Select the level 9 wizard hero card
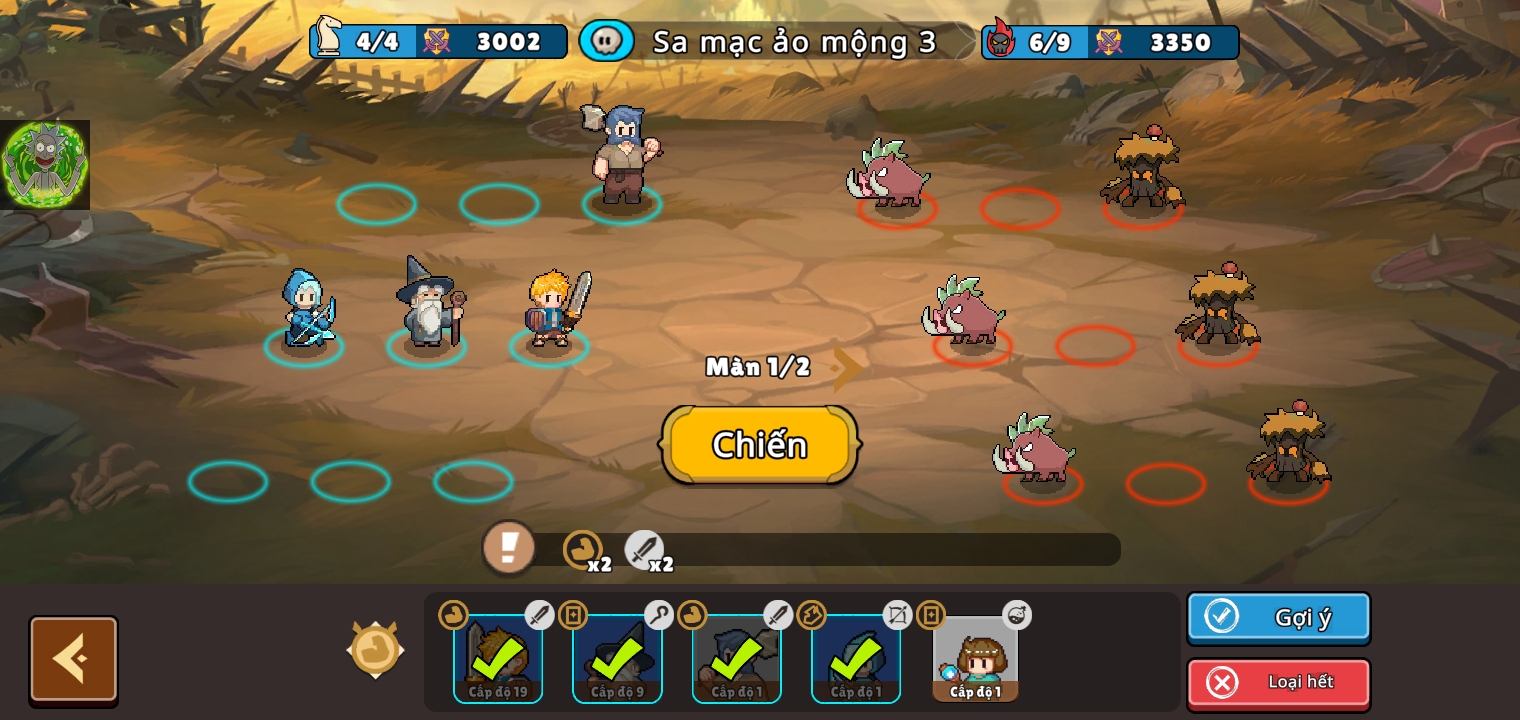The width and height of the screenshot is (1520, 720). tap(617, 658)
